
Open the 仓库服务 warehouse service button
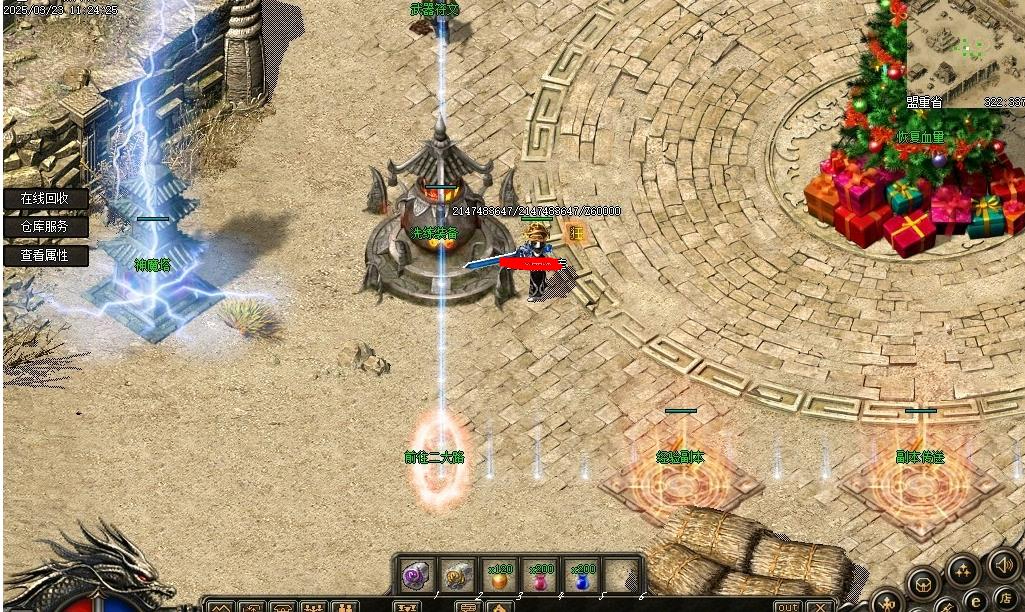(45, 227)
